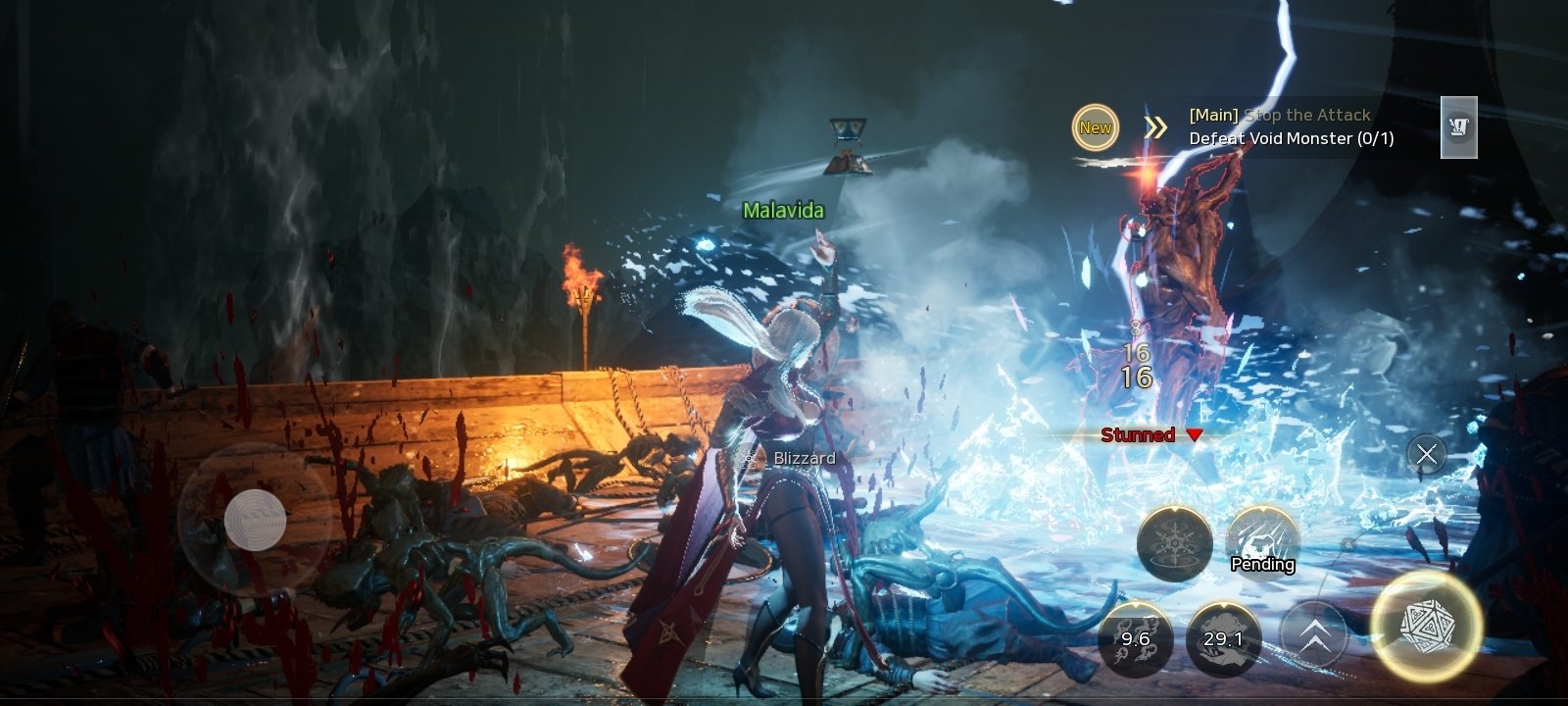Tap the double-chevron dash button

coord(1314,638)
